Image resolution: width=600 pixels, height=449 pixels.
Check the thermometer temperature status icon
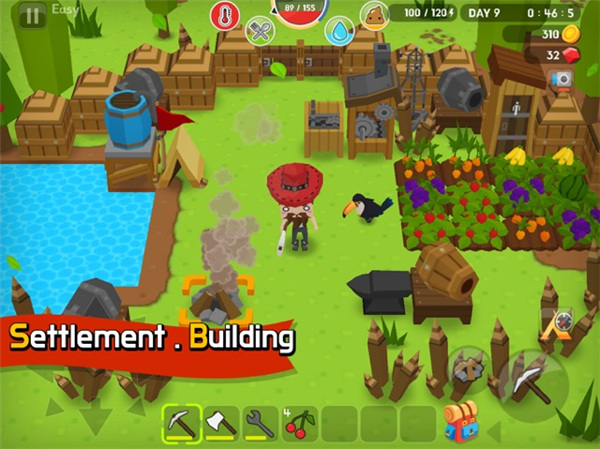coord(224,15)
